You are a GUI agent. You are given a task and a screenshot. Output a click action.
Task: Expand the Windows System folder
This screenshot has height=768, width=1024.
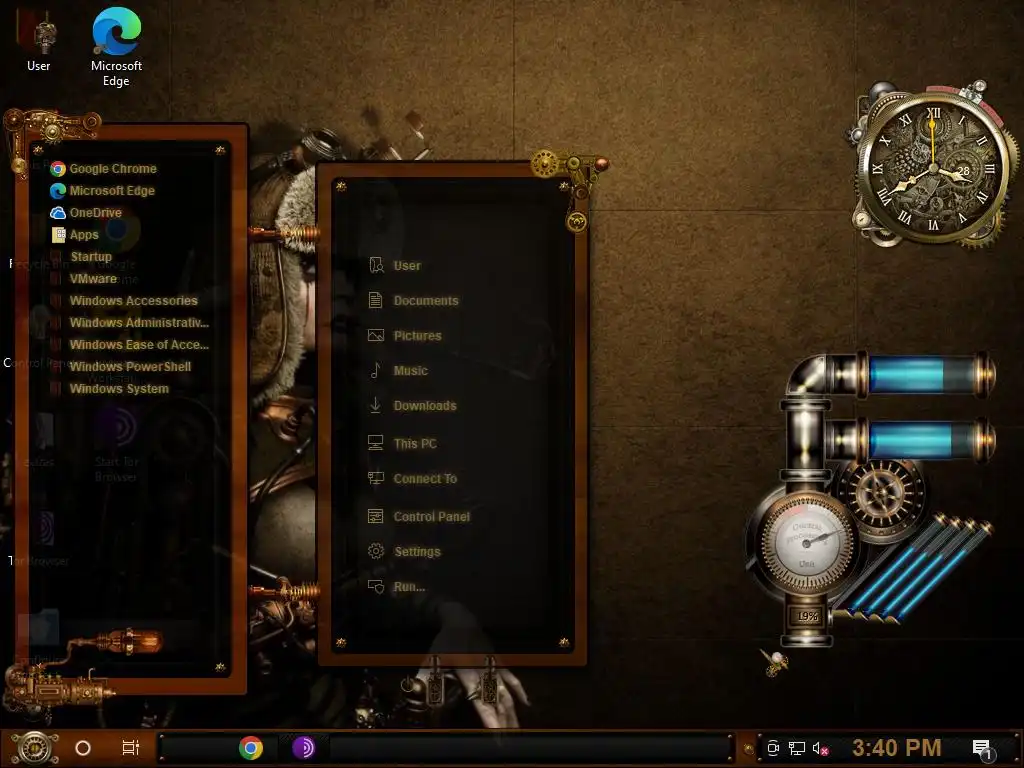pos(119,389)
